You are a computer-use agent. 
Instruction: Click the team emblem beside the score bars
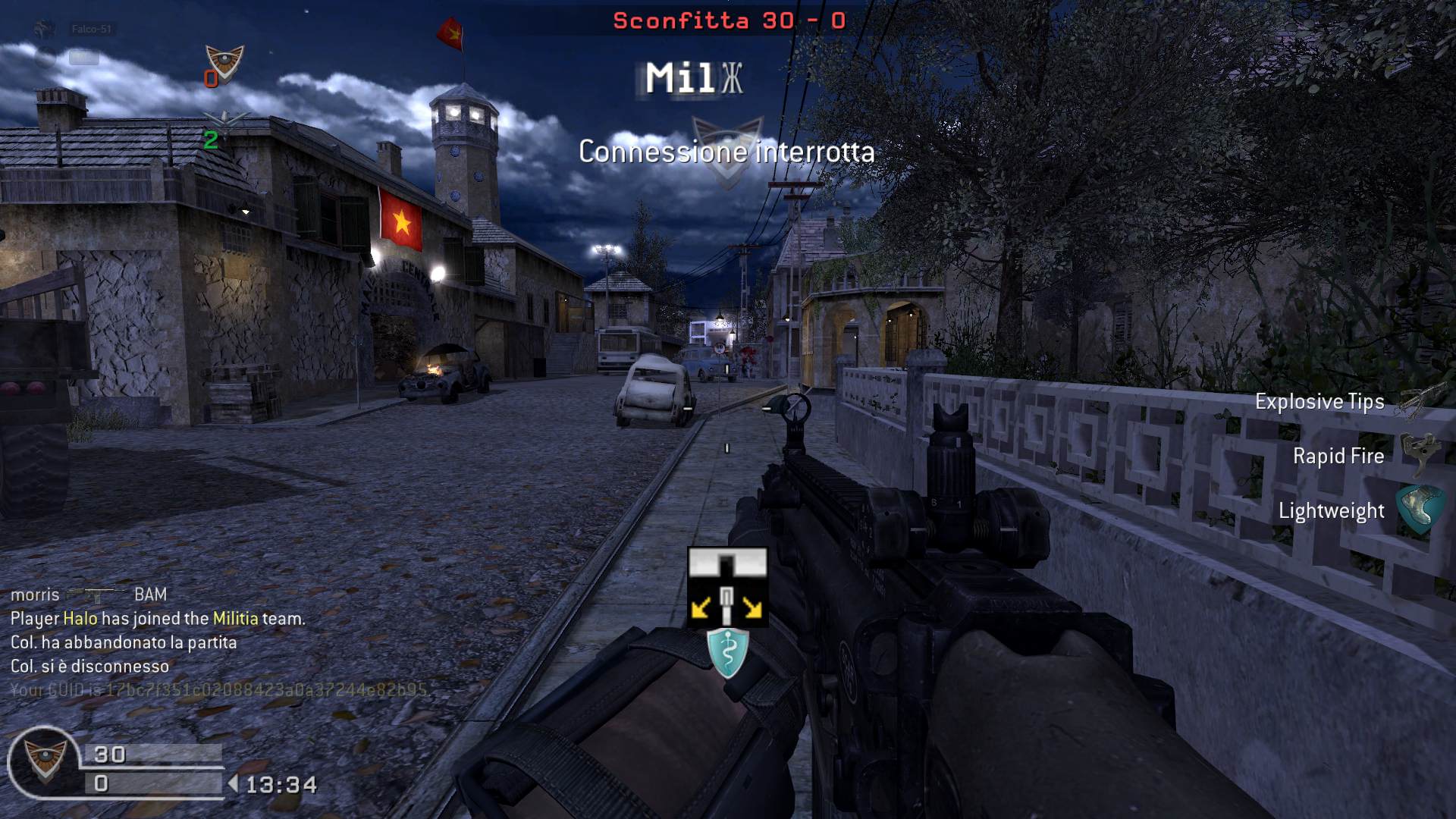tap(44, 760)
